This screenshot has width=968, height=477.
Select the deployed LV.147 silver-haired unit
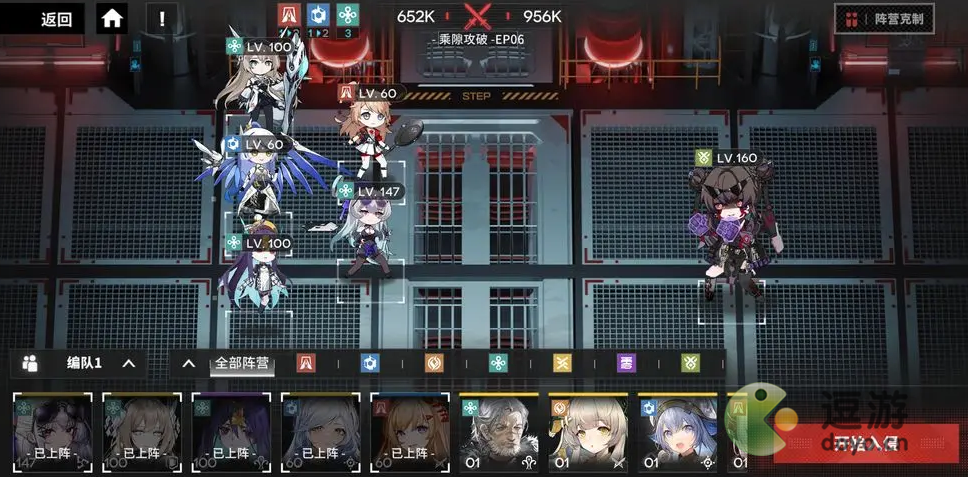[x=370, y=235]
